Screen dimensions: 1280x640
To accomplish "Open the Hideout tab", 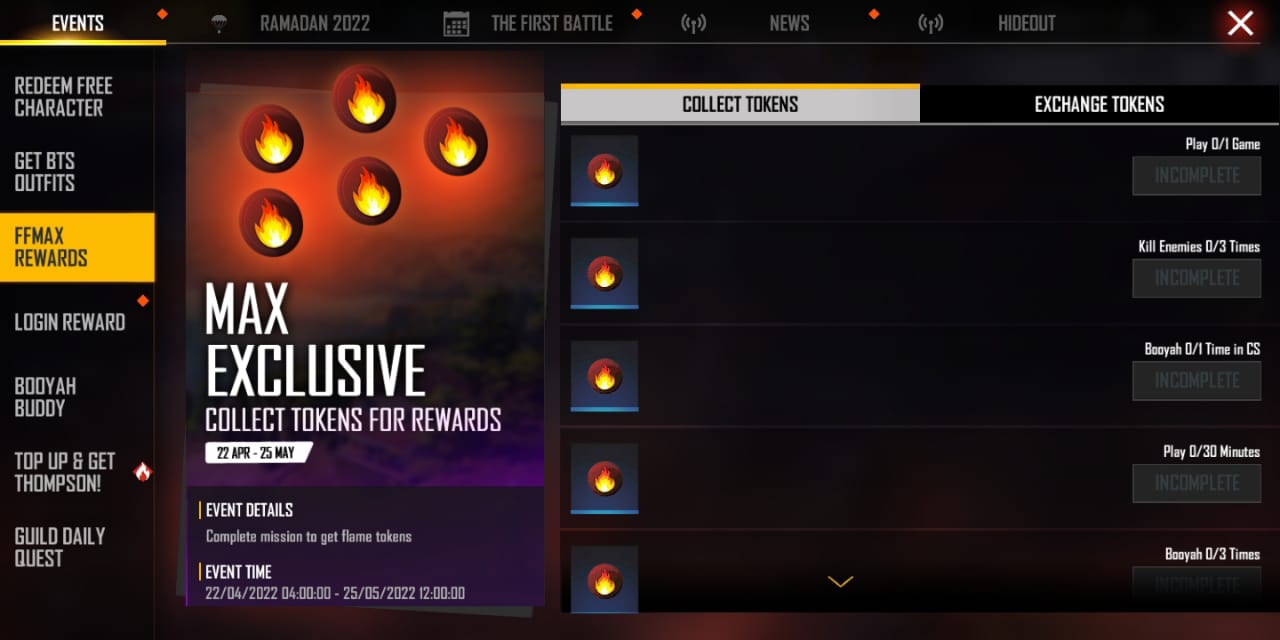I will coord(1026,23).
